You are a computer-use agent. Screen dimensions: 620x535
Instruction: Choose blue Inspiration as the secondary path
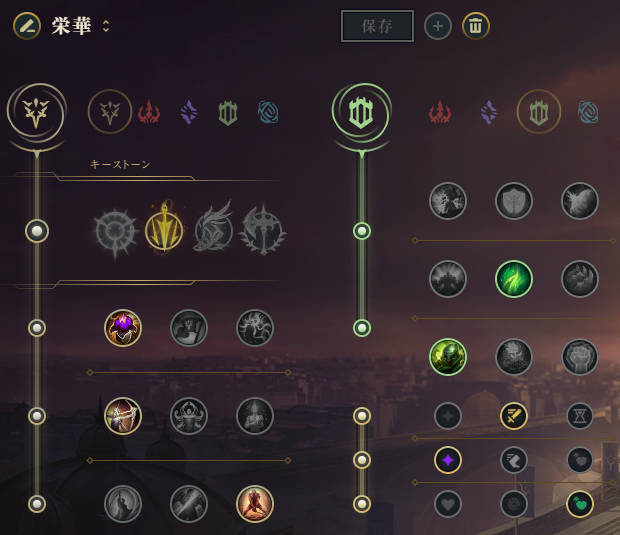588,112
